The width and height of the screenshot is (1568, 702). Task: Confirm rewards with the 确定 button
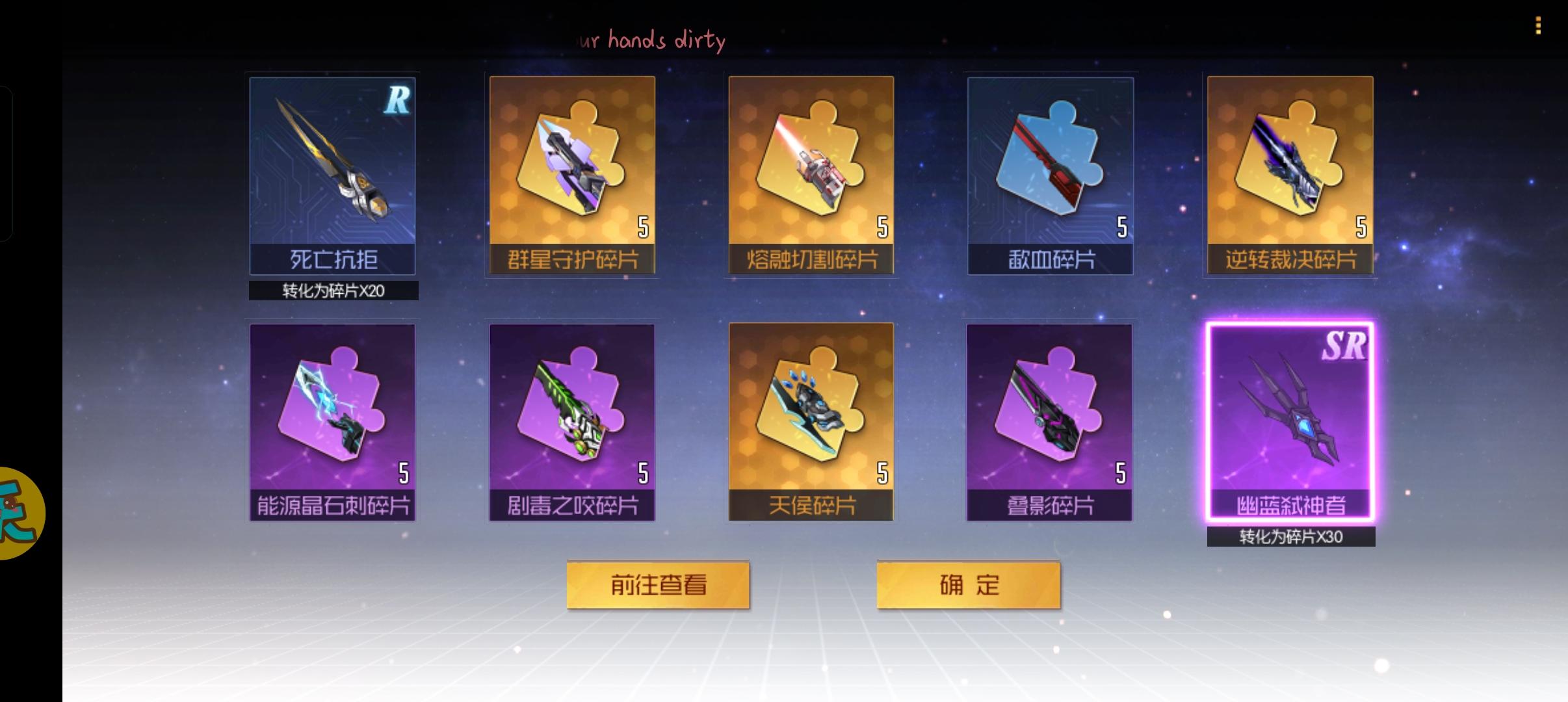[969, 584]
